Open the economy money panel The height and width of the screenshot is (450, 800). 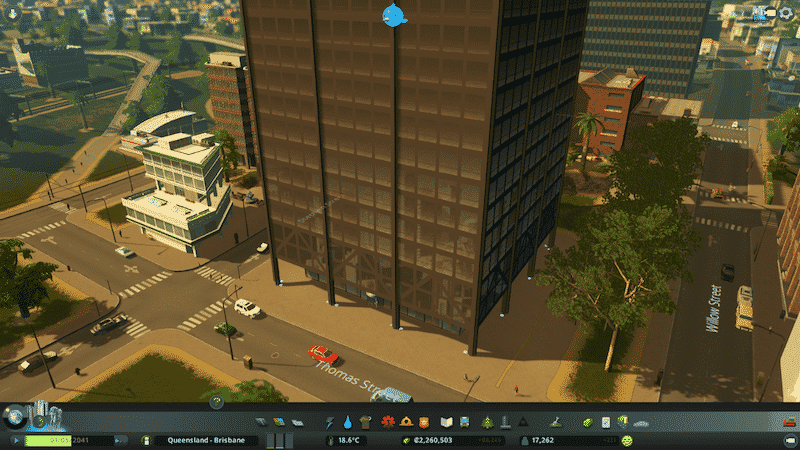(588, 421)
